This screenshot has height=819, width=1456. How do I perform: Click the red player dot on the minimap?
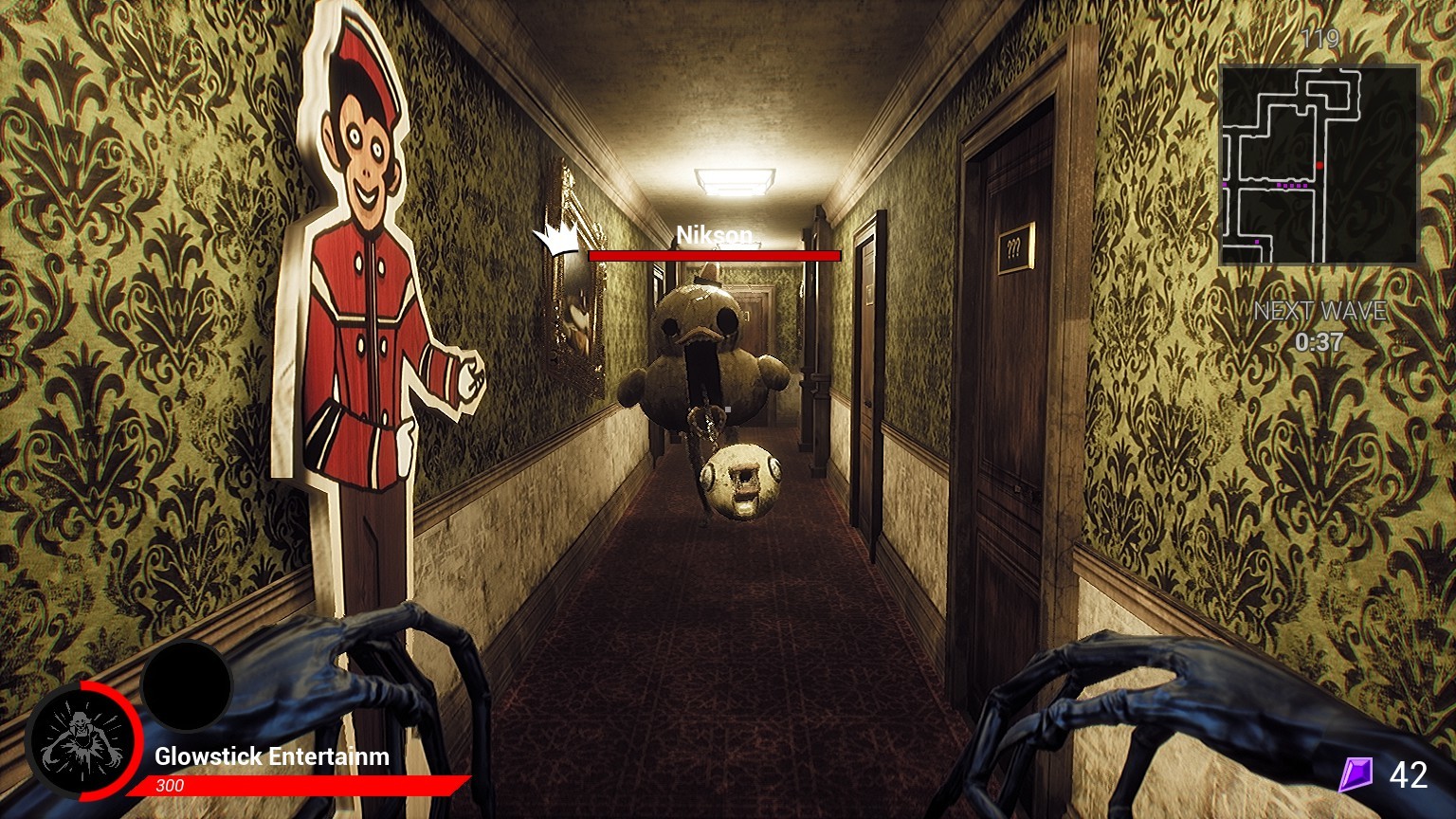click(1319, 165)
